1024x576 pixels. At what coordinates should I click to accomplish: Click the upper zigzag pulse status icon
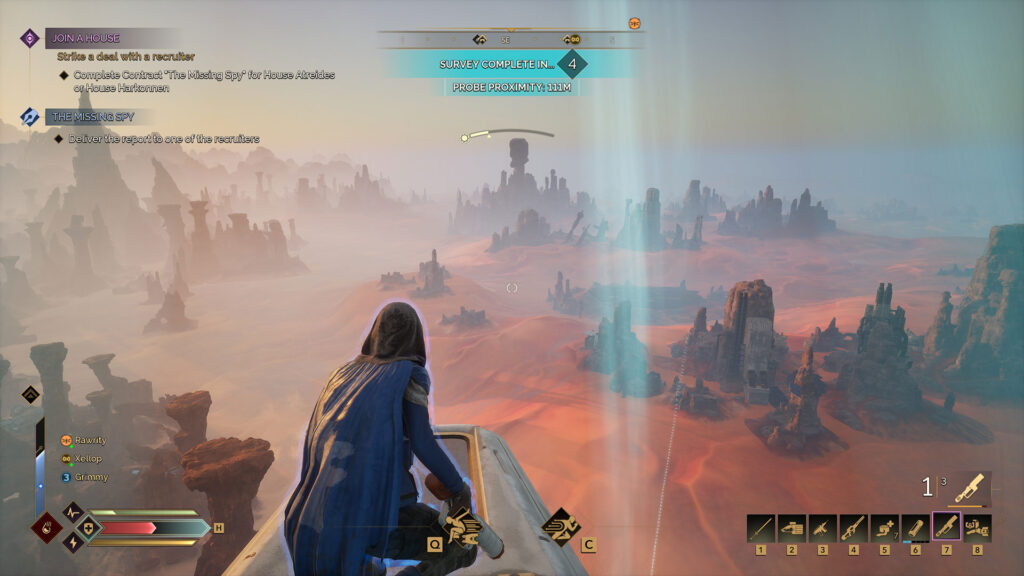72,512
